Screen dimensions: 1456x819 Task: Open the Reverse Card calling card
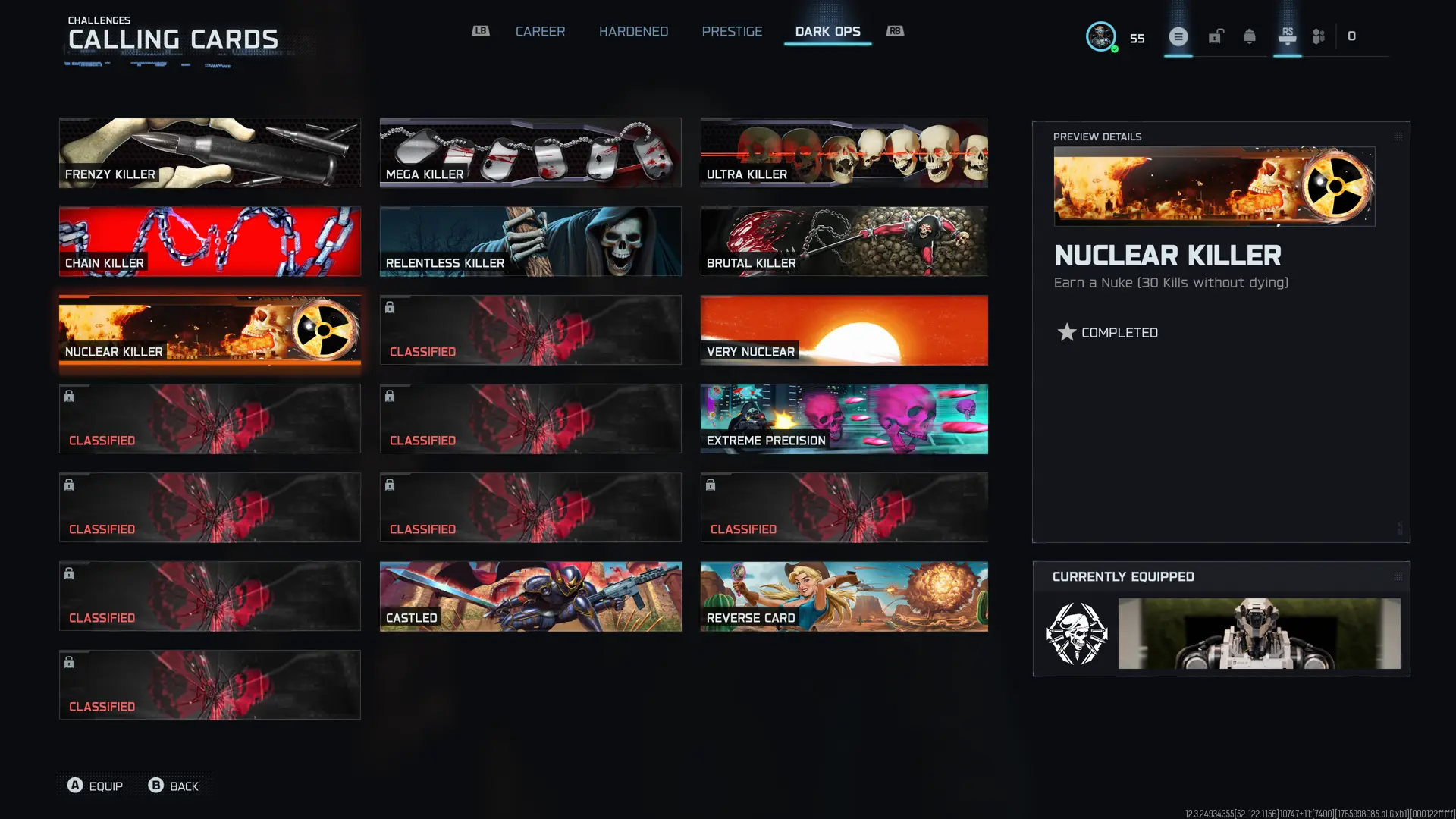tap(843, 596)
